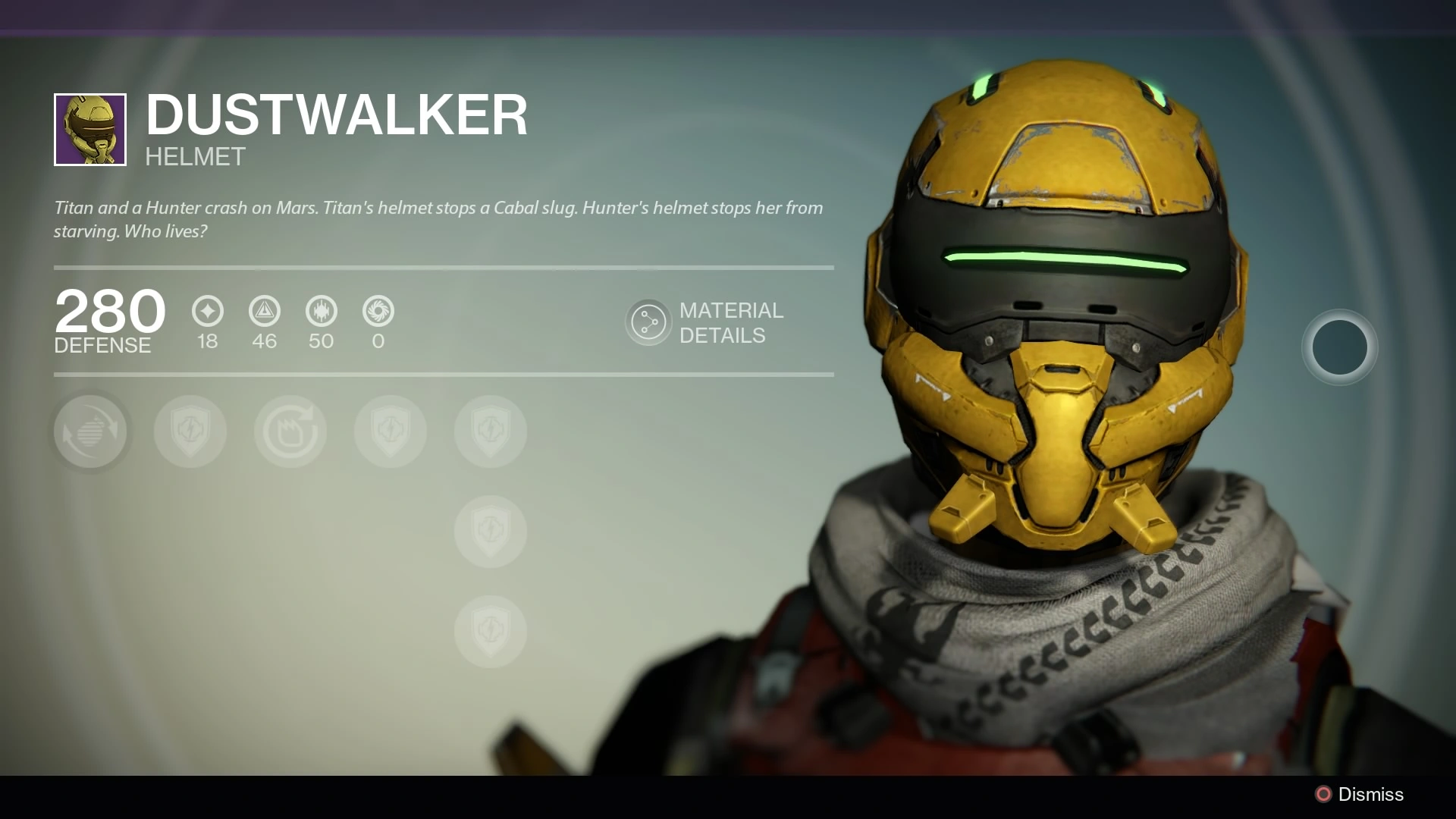This screenshot has width=1456, height=819.
Task: Select the flame reload perk node
Action: coord(290,431)
